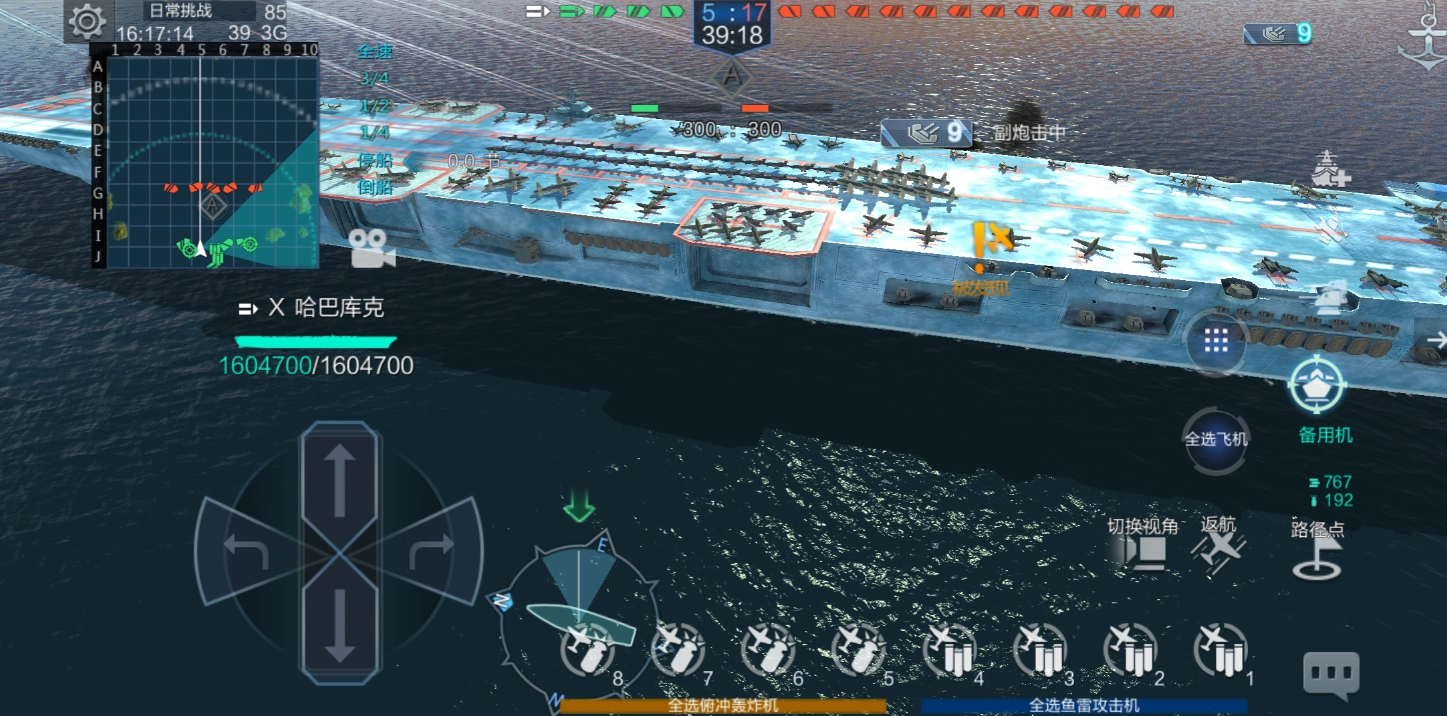Open the grid menu button
The image size is (1447, 716).
(x=1216, y=341)
